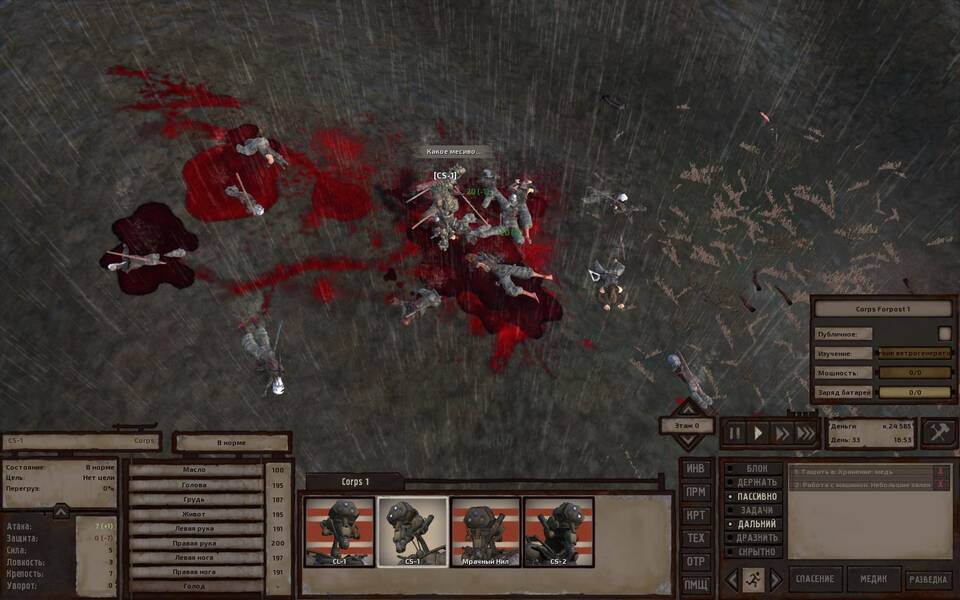Select the Мрачный Нил character portrait
The height and width of the screenshot is (600, 960).
coord(485,532)
